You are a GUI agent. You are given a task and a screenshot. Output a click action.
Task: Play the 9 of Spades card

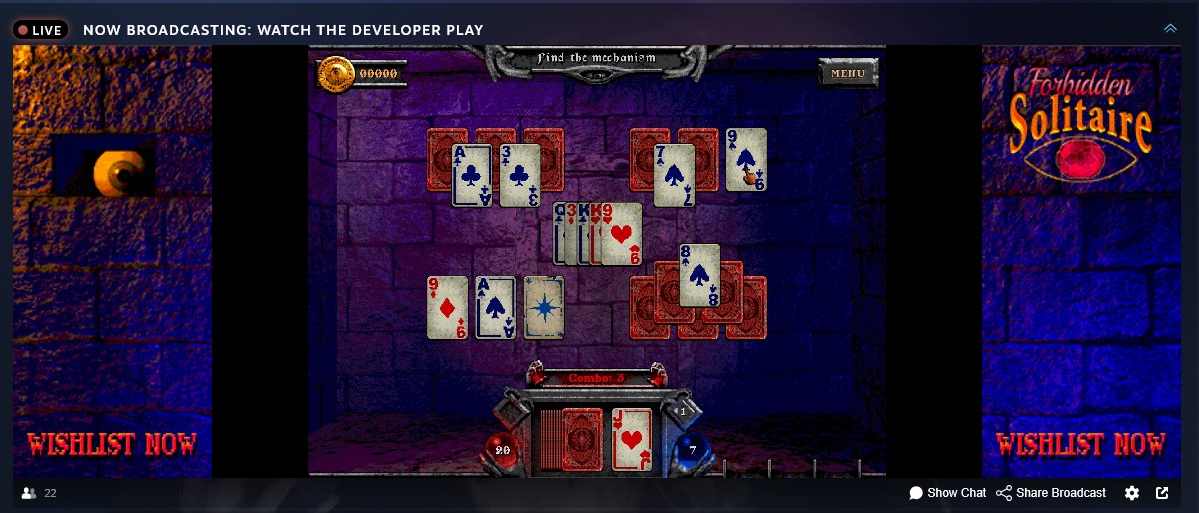(x=745, y=159)
